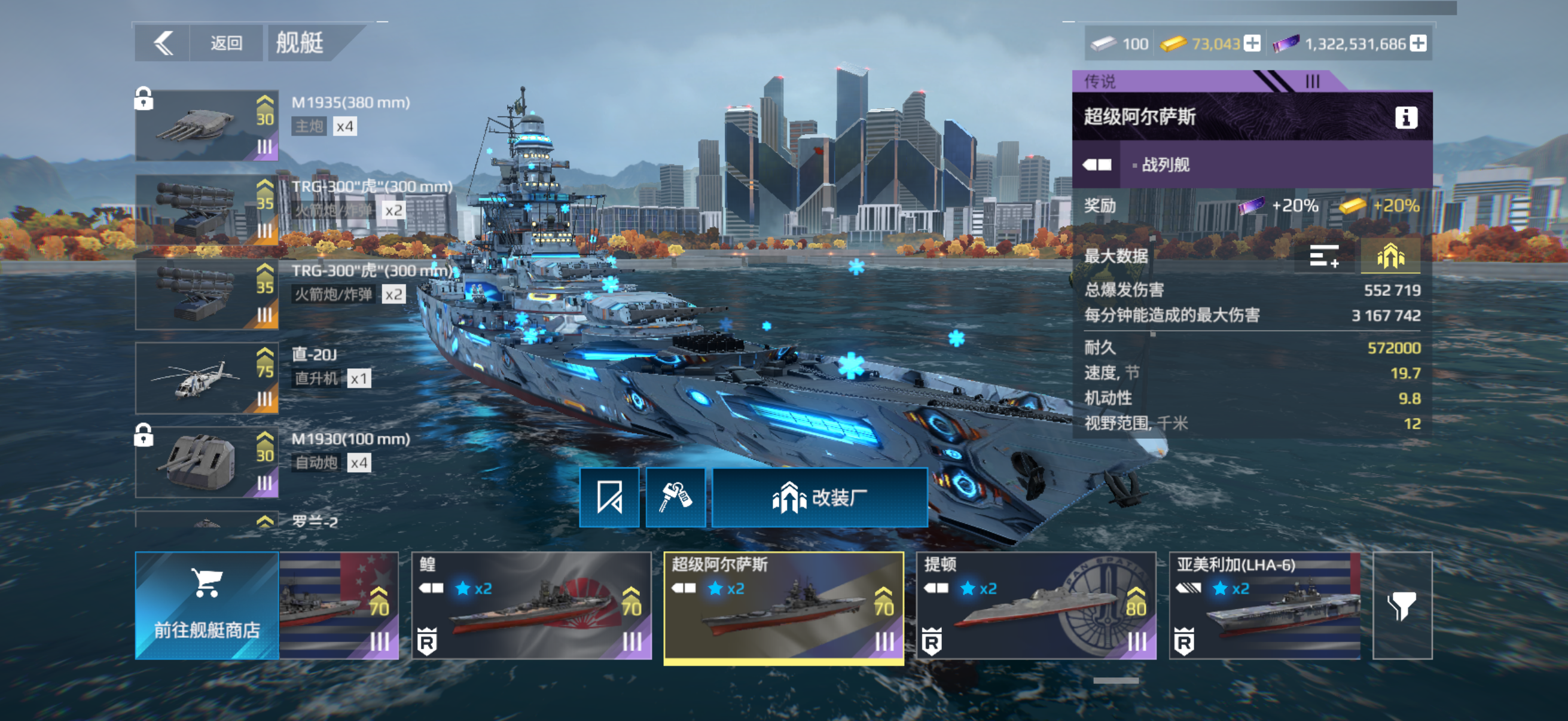Click the bookmark flag button
The height and width of the screenshot is (721, 1568).
(609, 497)
